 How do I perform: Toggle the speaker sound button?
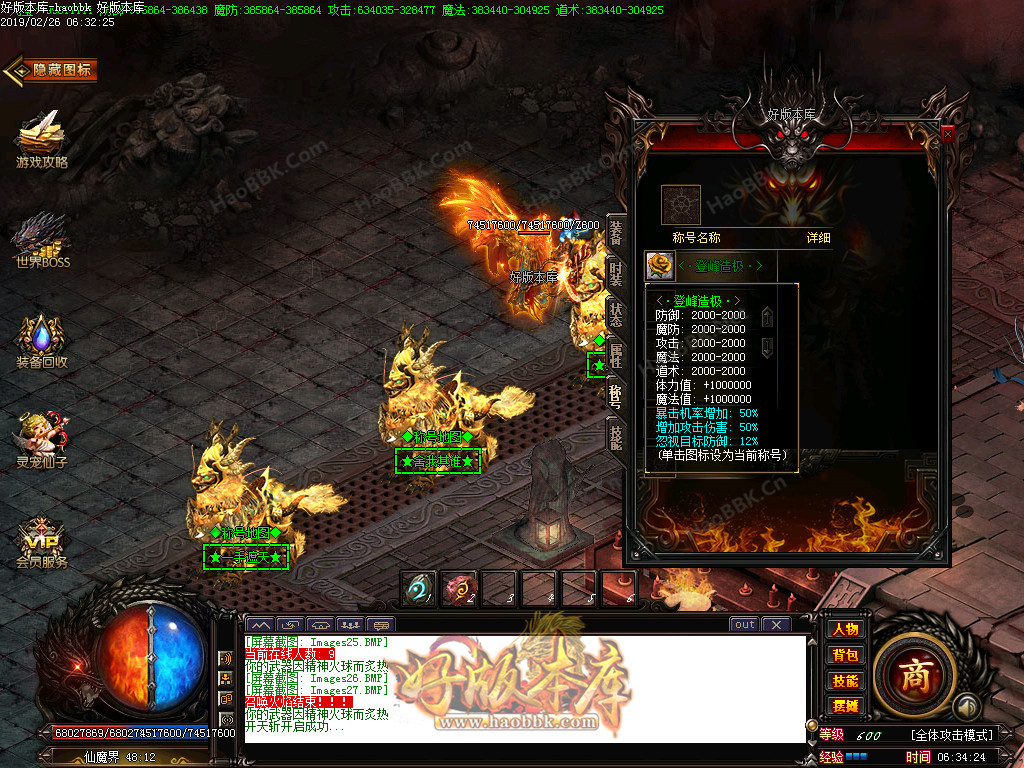[226, 658]
